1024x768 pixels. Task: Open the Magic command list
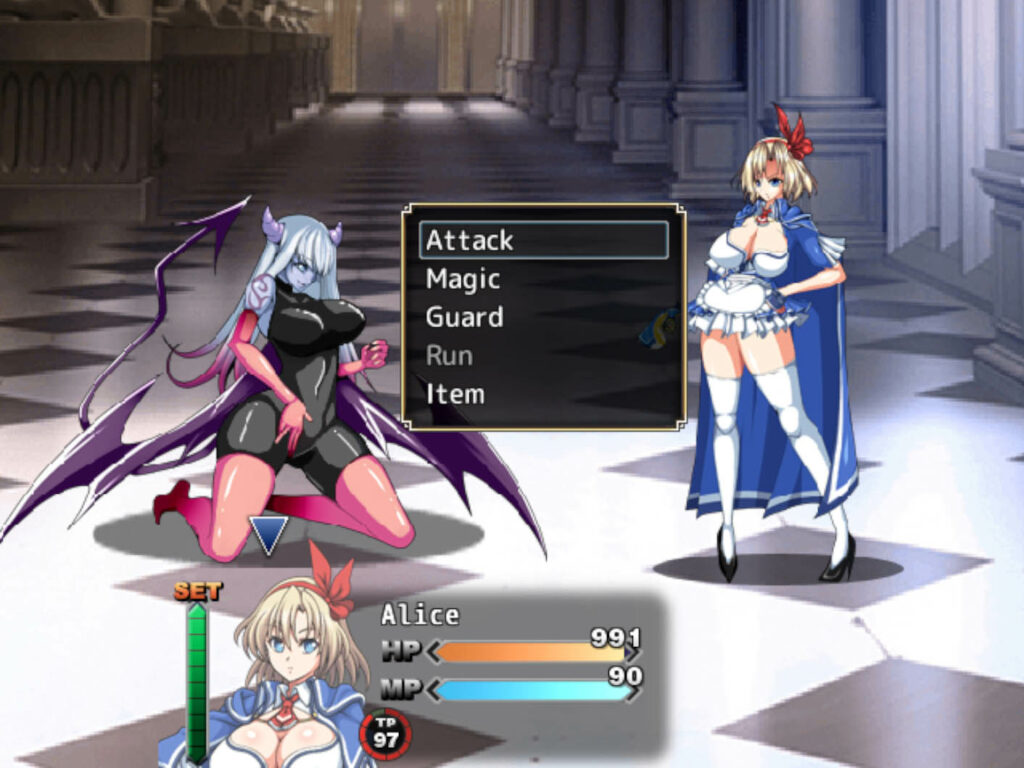click(543, 279)
